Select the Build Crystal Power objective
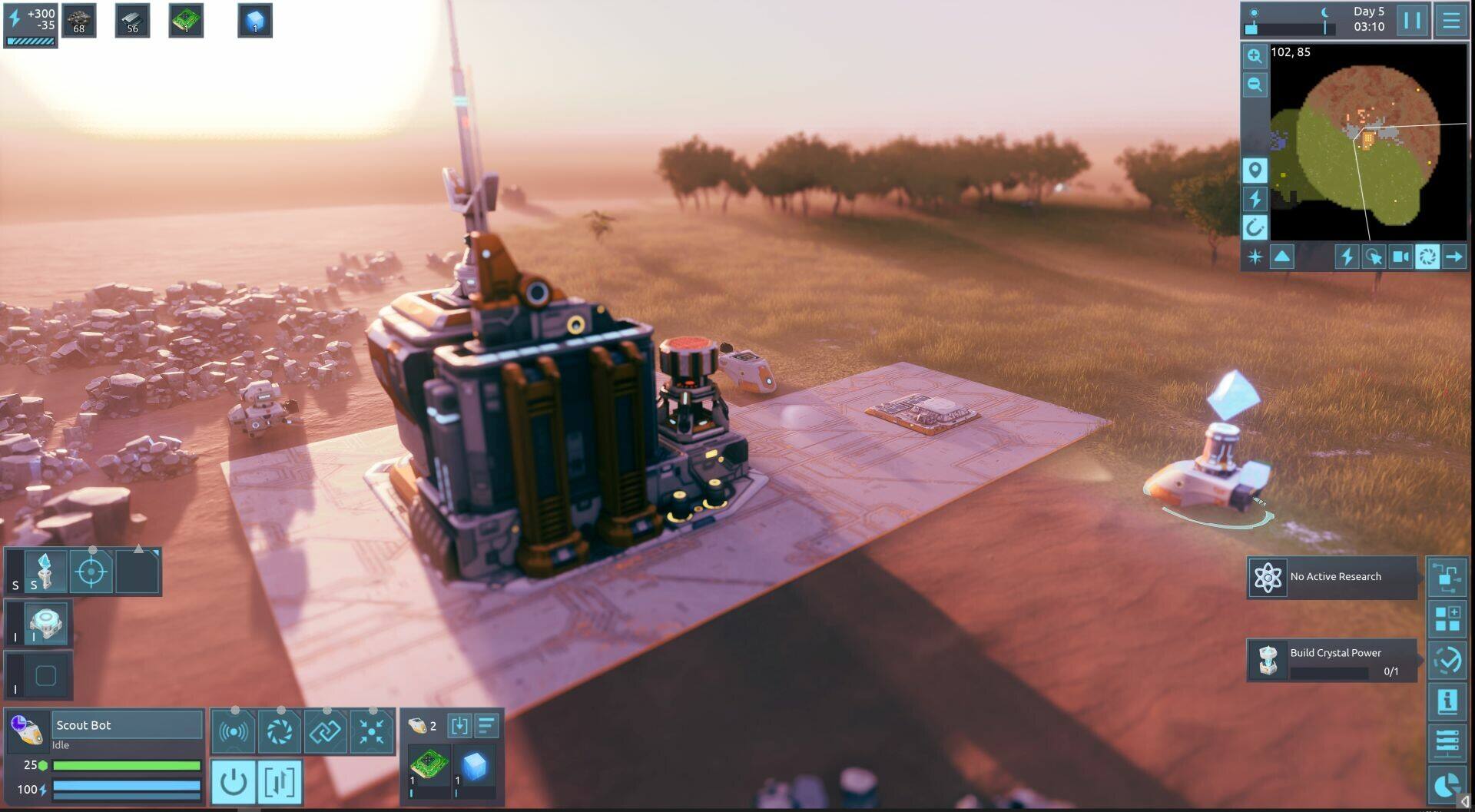Viewport: 1475px width, 812px height. tap(1331, 660)
